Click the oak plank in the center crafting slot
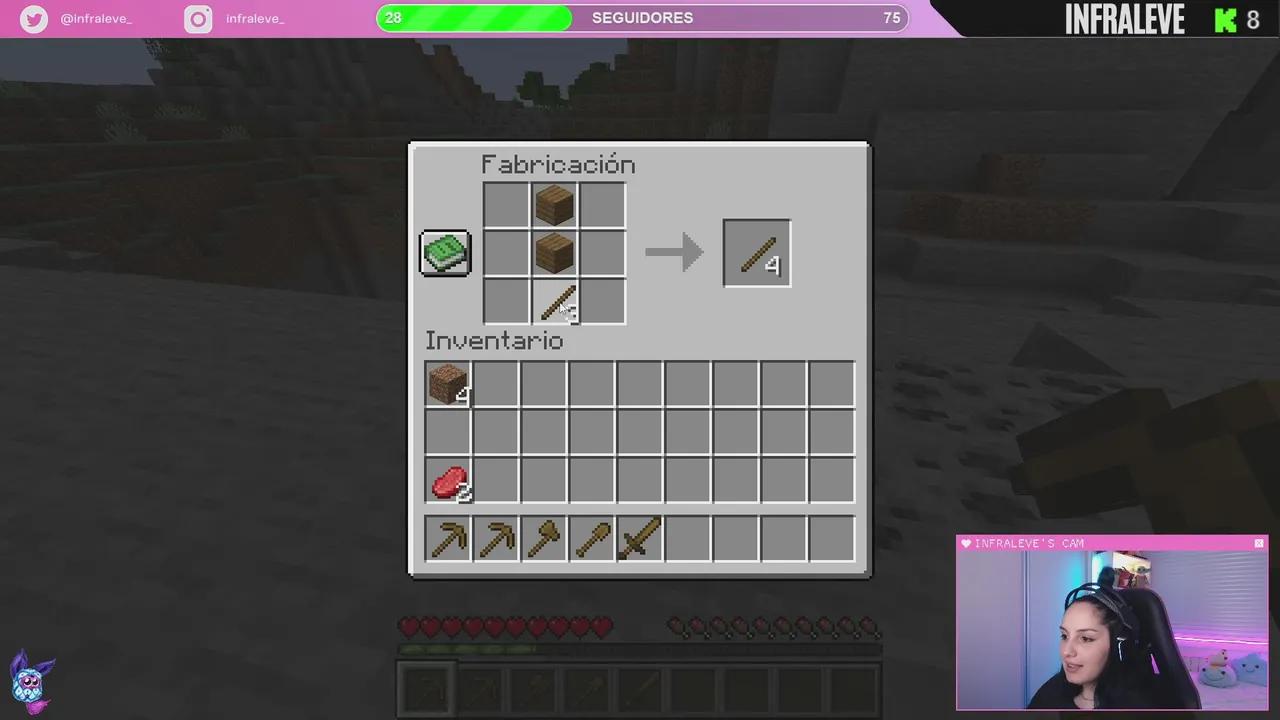 click(554, 252)
